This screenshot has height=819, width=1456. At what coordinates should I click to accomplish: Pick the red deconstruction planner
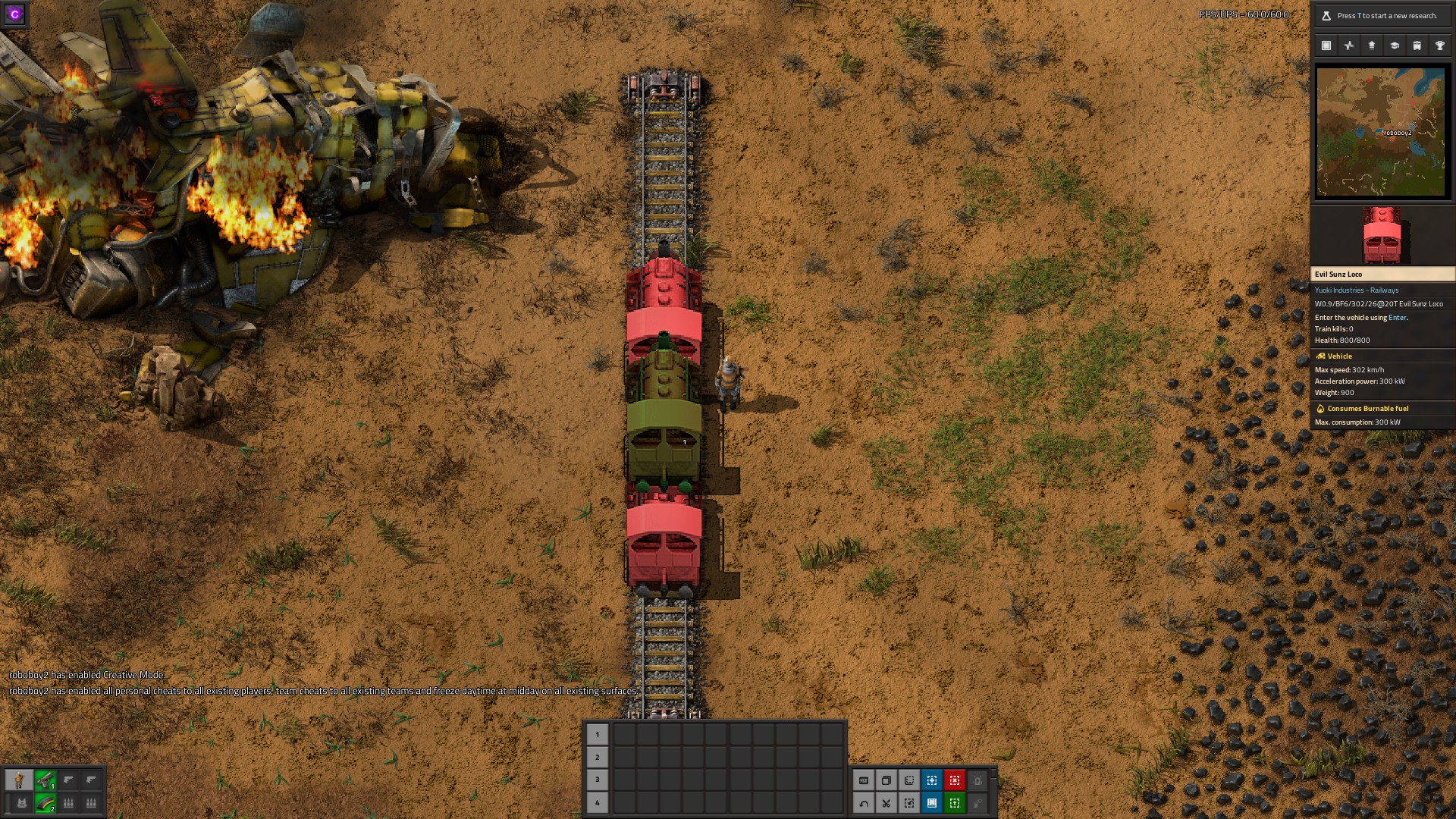pyautogui.click(x=954, y=780)
